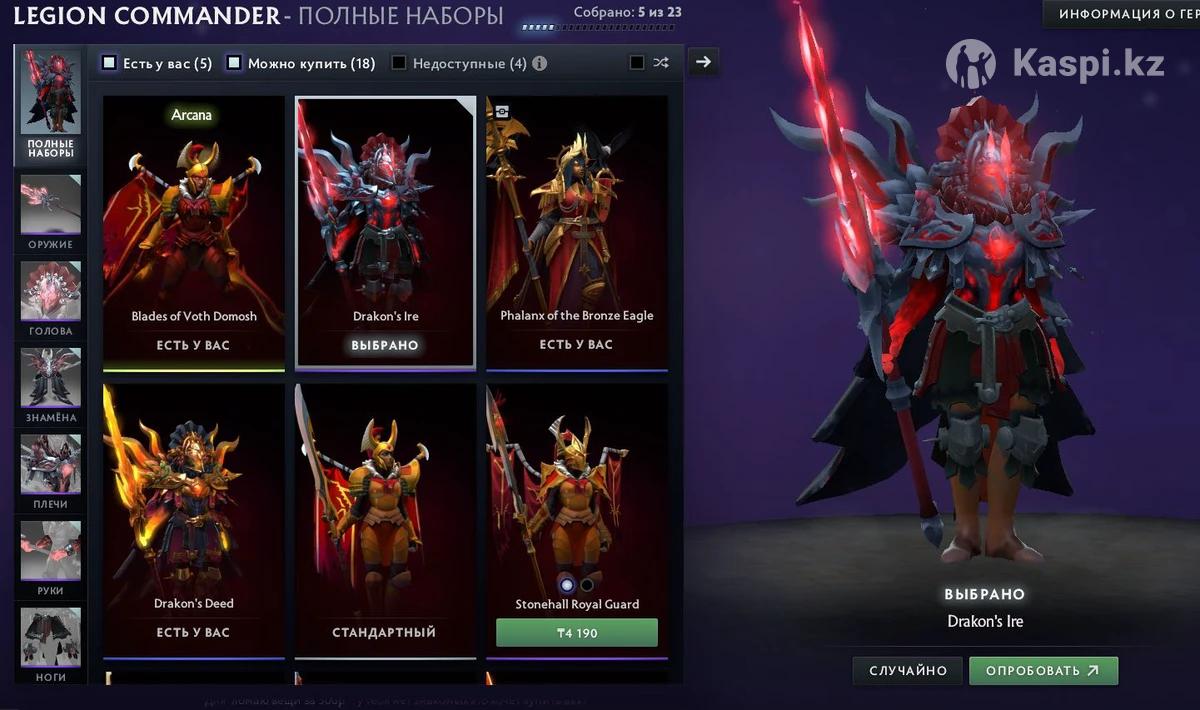Image resolution: width=1200 pixels, height=710 pixels.
Task: Select the Blades of Voth Domosh Arcana set
Action: point(194,232)
